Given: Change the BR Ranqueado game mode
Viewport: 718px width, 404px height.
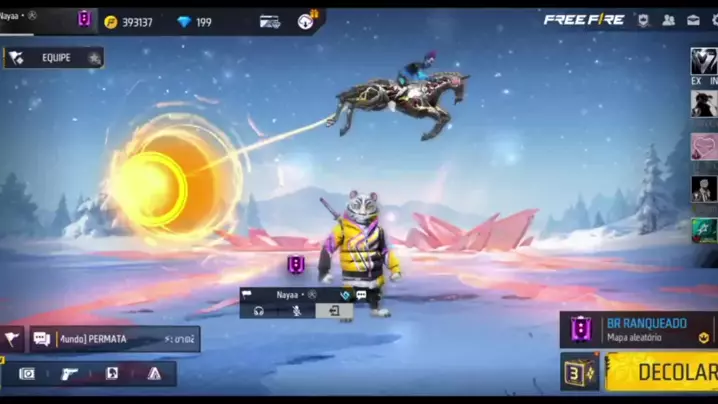Looking at the screenshot, I should (x=638, y=330).
